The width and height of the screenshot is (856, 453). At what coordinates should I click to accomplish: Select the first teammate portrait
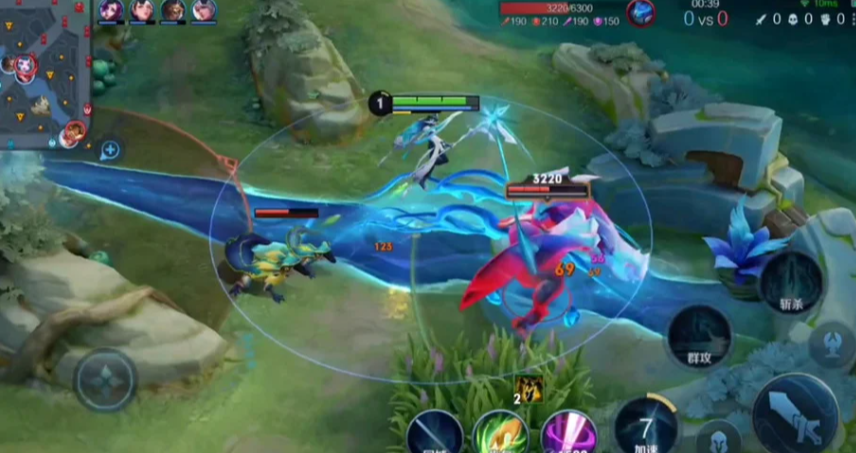tap(110, 11)
